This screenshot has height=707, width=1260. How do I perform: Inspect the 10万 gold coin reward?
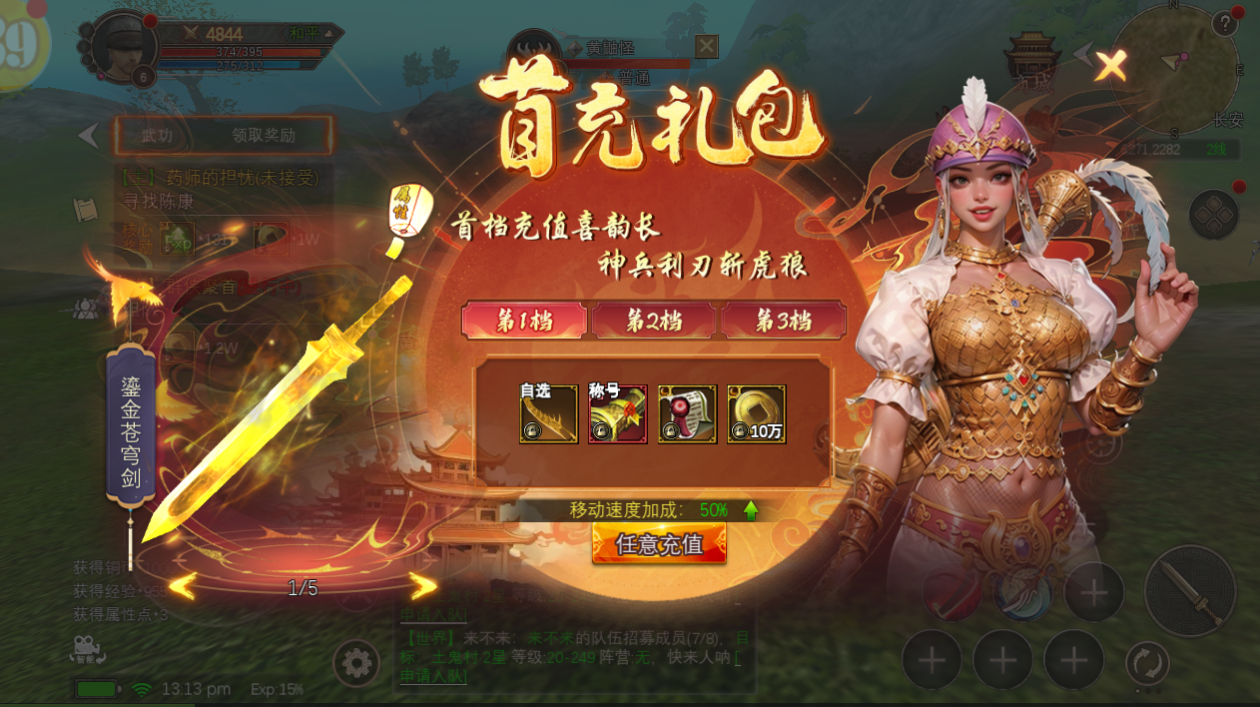[x=756, y=413]
